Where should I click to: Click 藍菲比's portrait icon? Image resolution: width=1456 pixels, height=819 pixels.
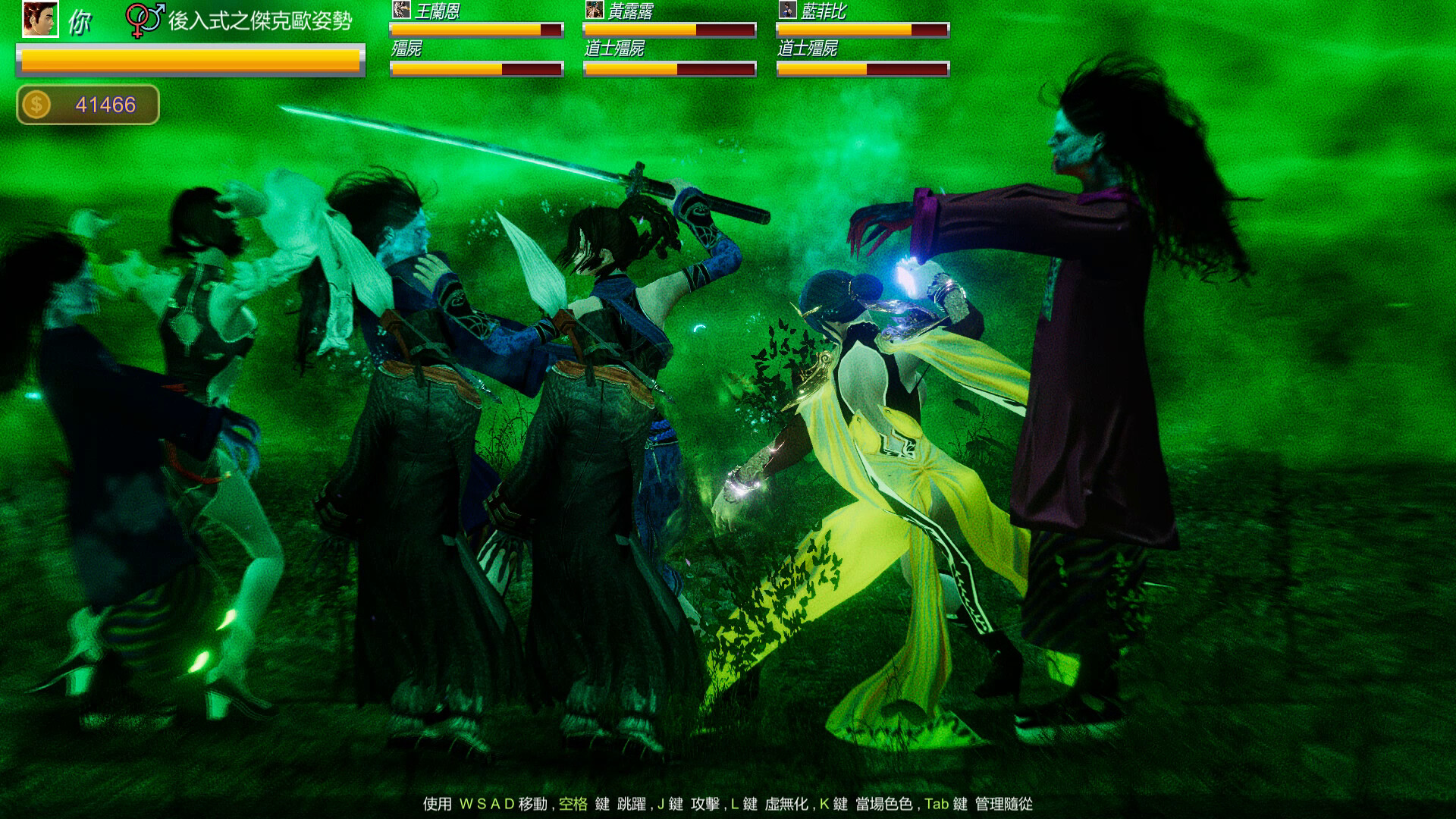pyautogui.click(x=786, y=11)
